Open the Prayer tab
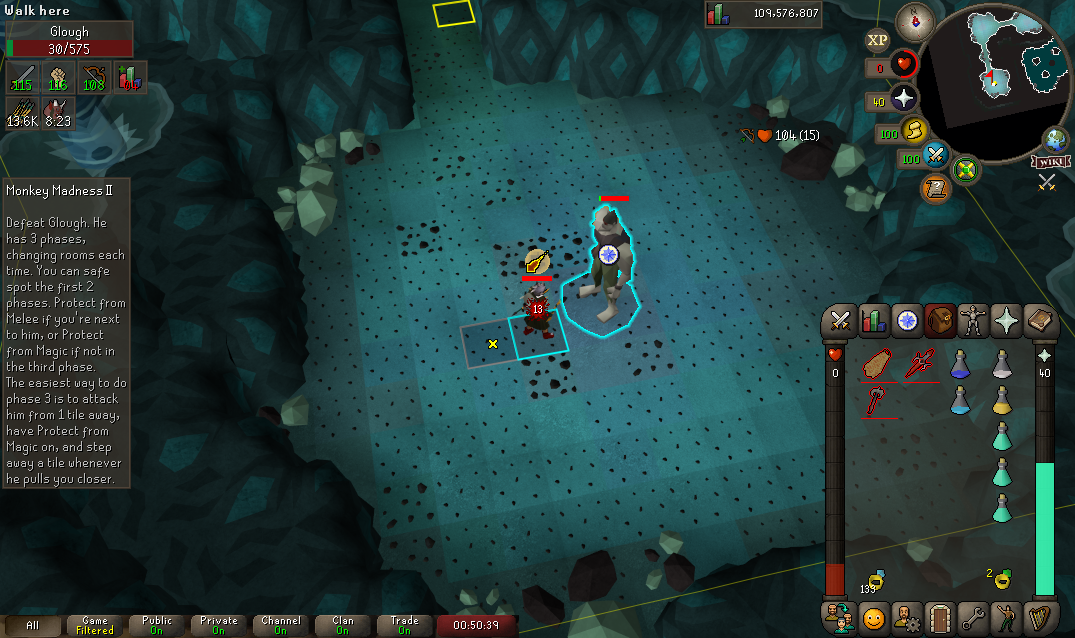This screenshot has width=1075, height=638. [1007, 320]
